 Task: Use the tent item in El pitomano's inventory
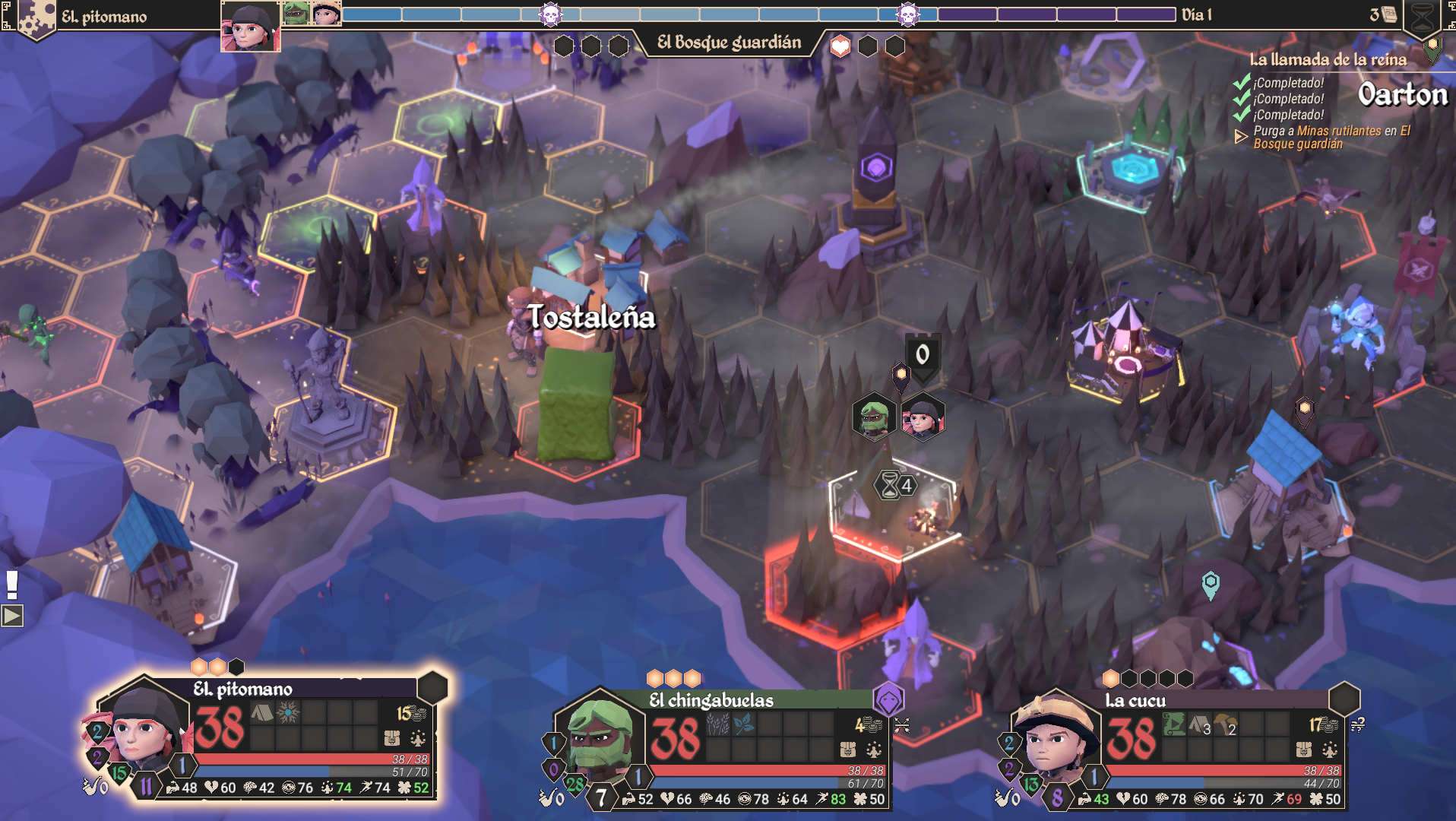coord(261,713)
